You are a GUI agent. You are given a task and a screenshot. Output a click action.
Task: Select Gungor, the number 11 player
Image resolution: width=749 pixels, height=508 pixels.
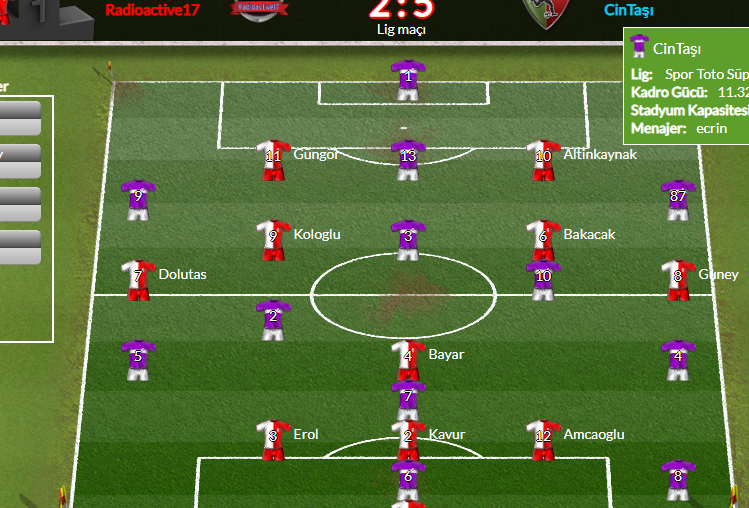(x=273, y=159)
